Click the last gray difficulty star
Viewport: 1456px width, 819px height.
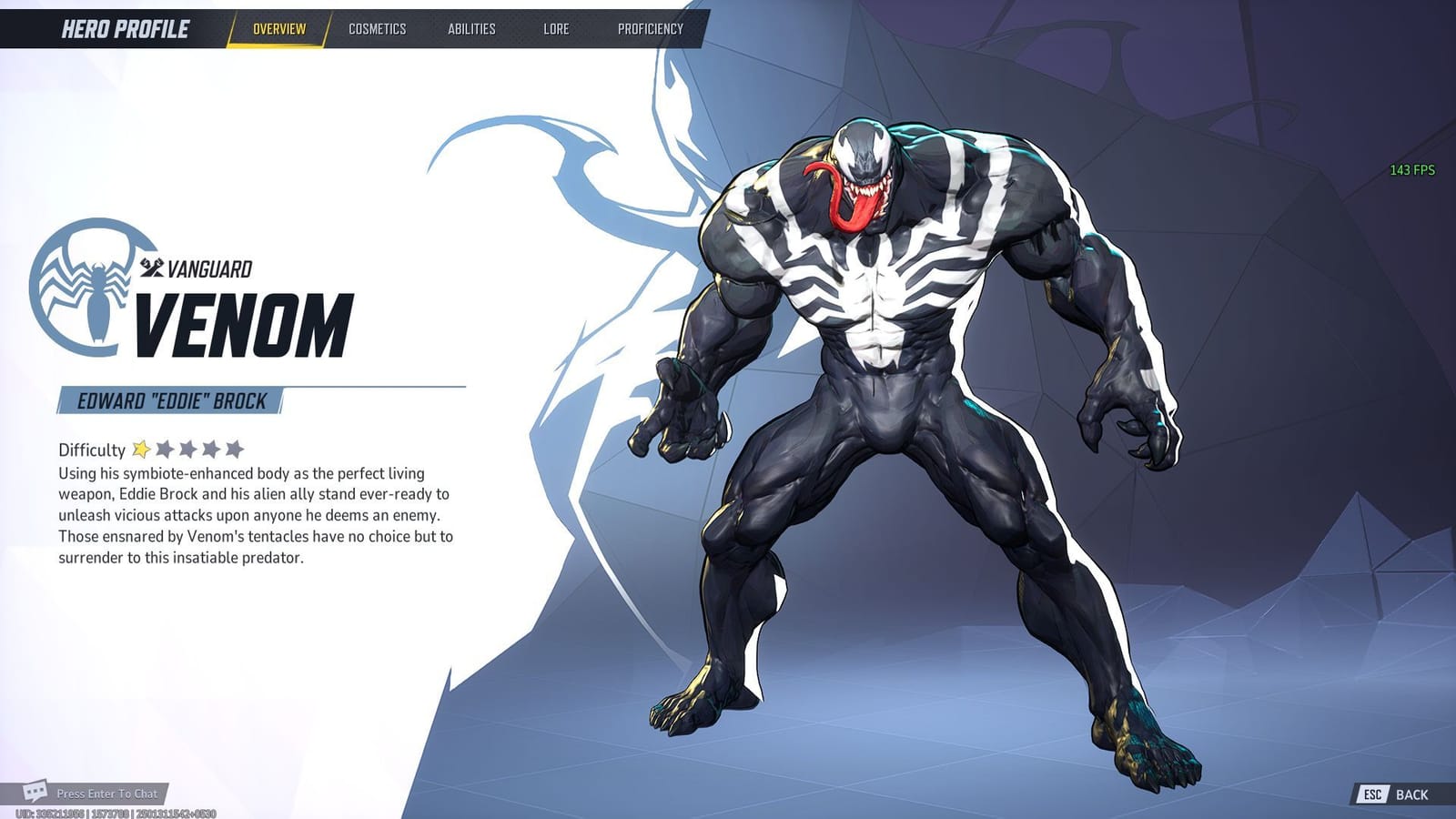coord(235,448)
